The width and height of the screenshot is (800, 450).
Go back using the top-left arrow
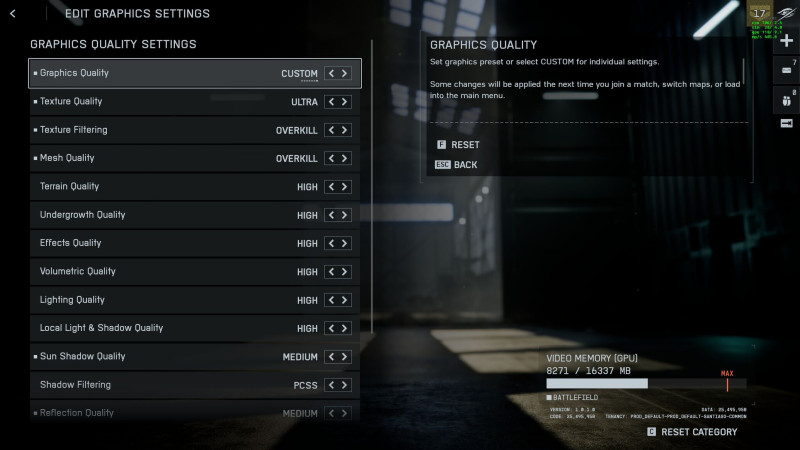point(12,14)
